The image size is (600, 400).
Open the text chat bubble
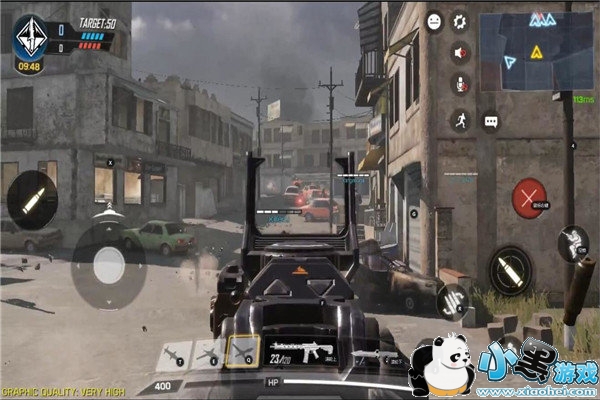(x=491, y=121)
